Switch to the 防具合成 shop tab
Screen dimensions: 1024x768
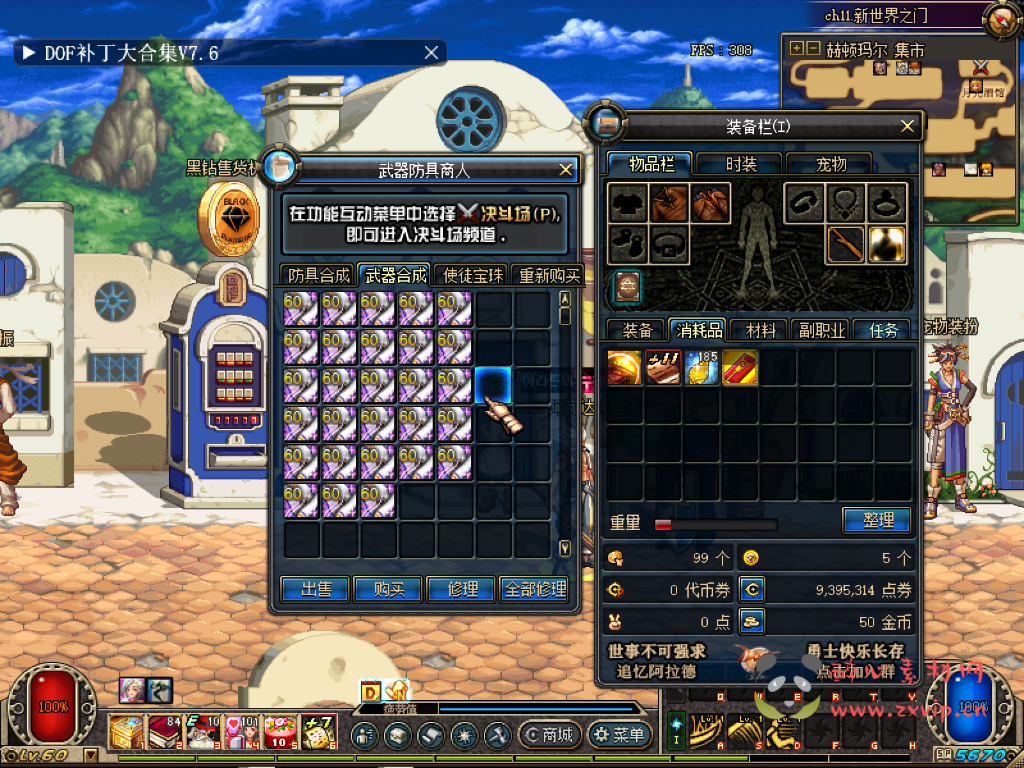[319, 276]
